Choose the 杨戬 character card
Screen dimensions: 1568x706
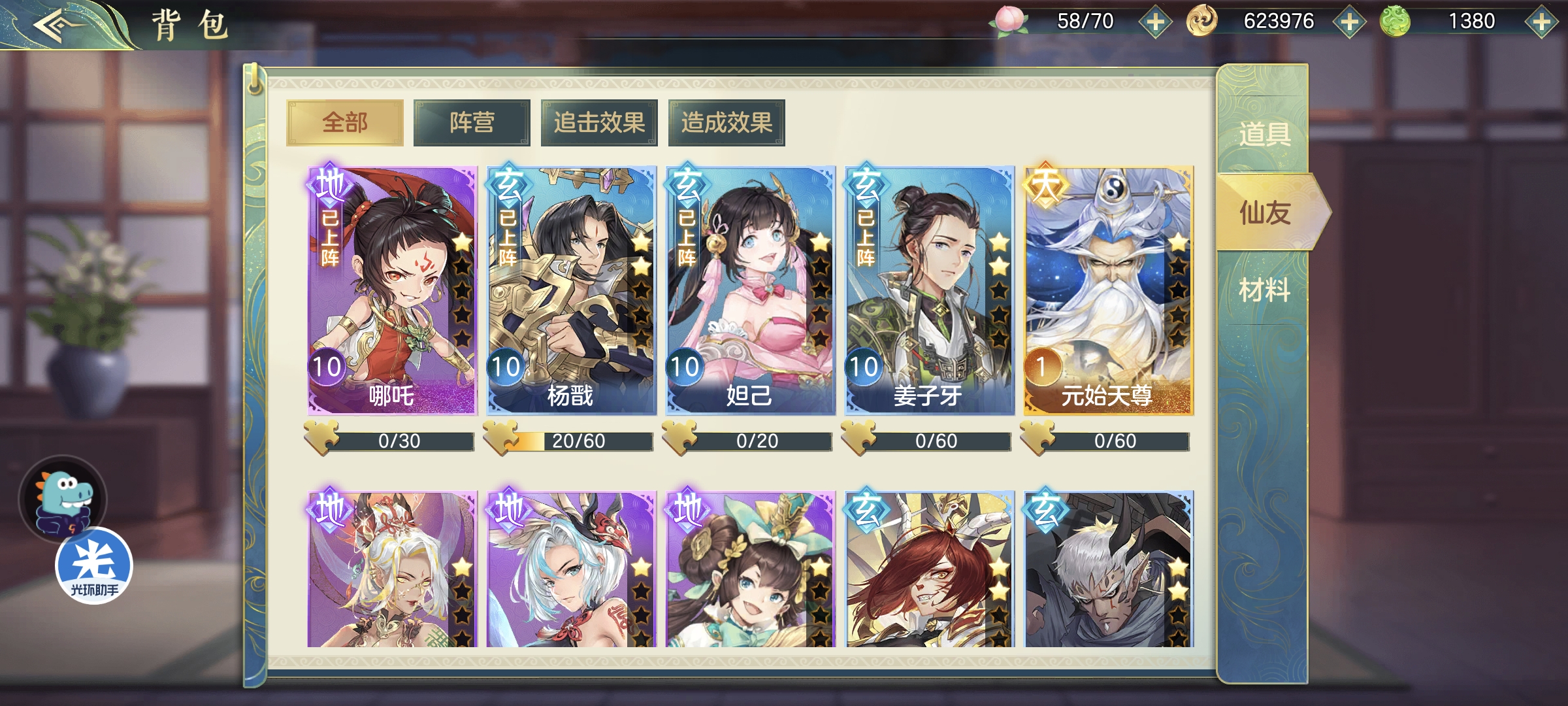(x=571, y=291)
